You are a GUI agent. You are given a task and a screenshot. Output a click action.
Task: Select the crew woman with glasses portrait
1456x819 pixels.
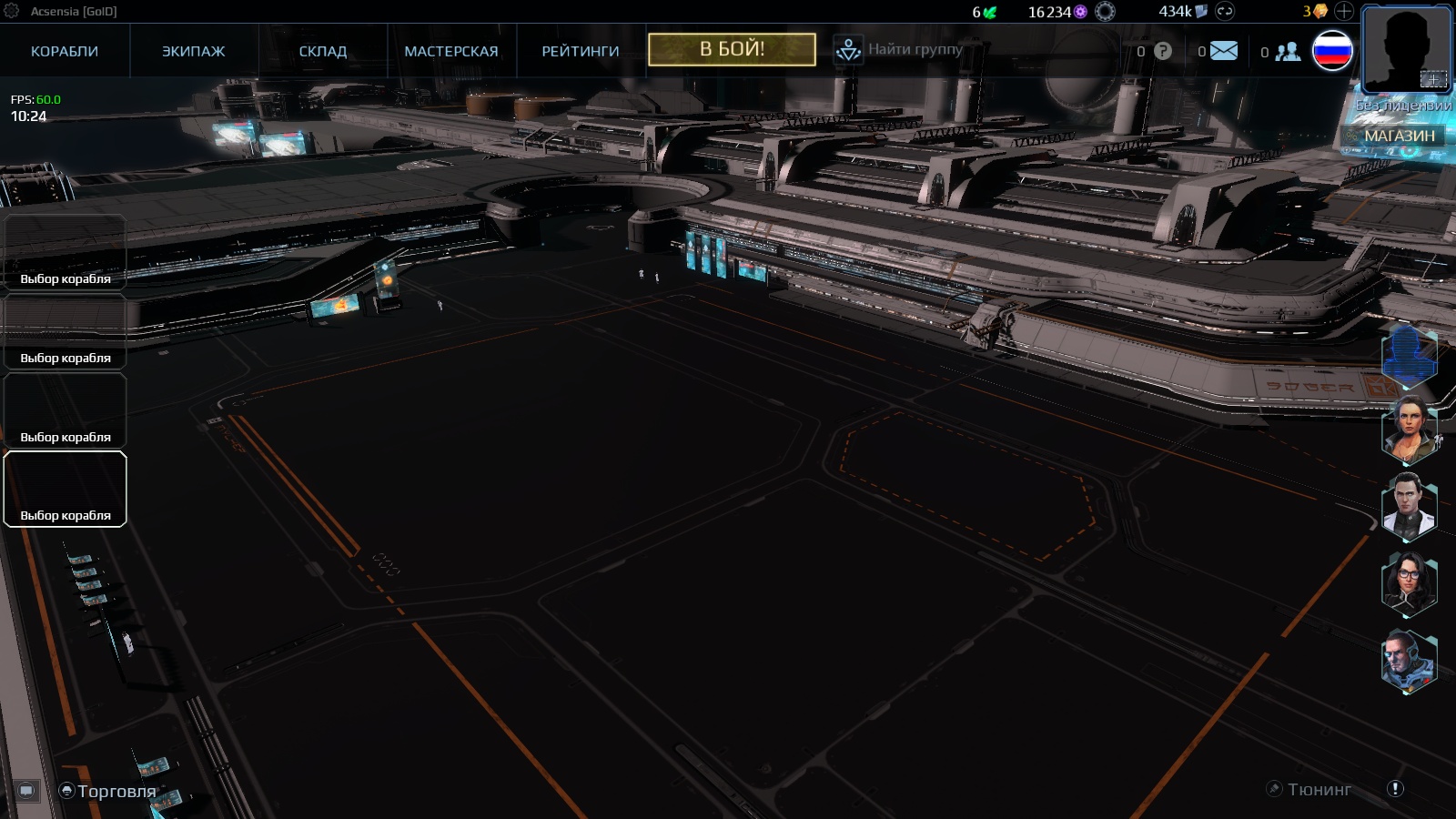1409,582
